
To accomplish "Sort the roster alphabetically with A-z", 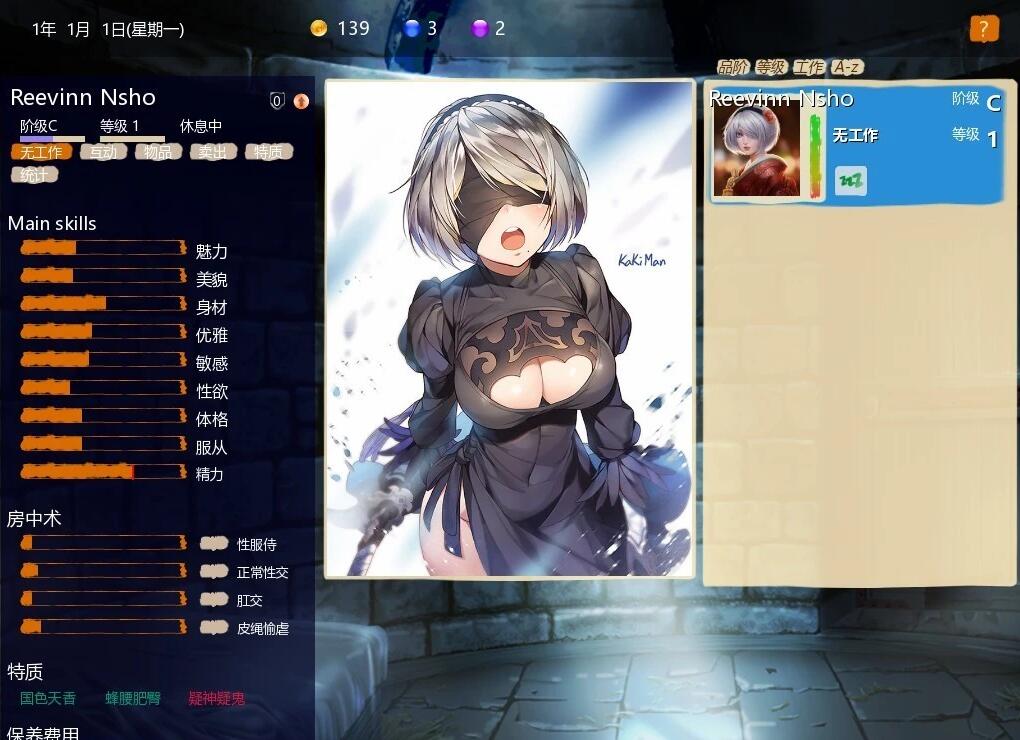I will click(846, 67).
